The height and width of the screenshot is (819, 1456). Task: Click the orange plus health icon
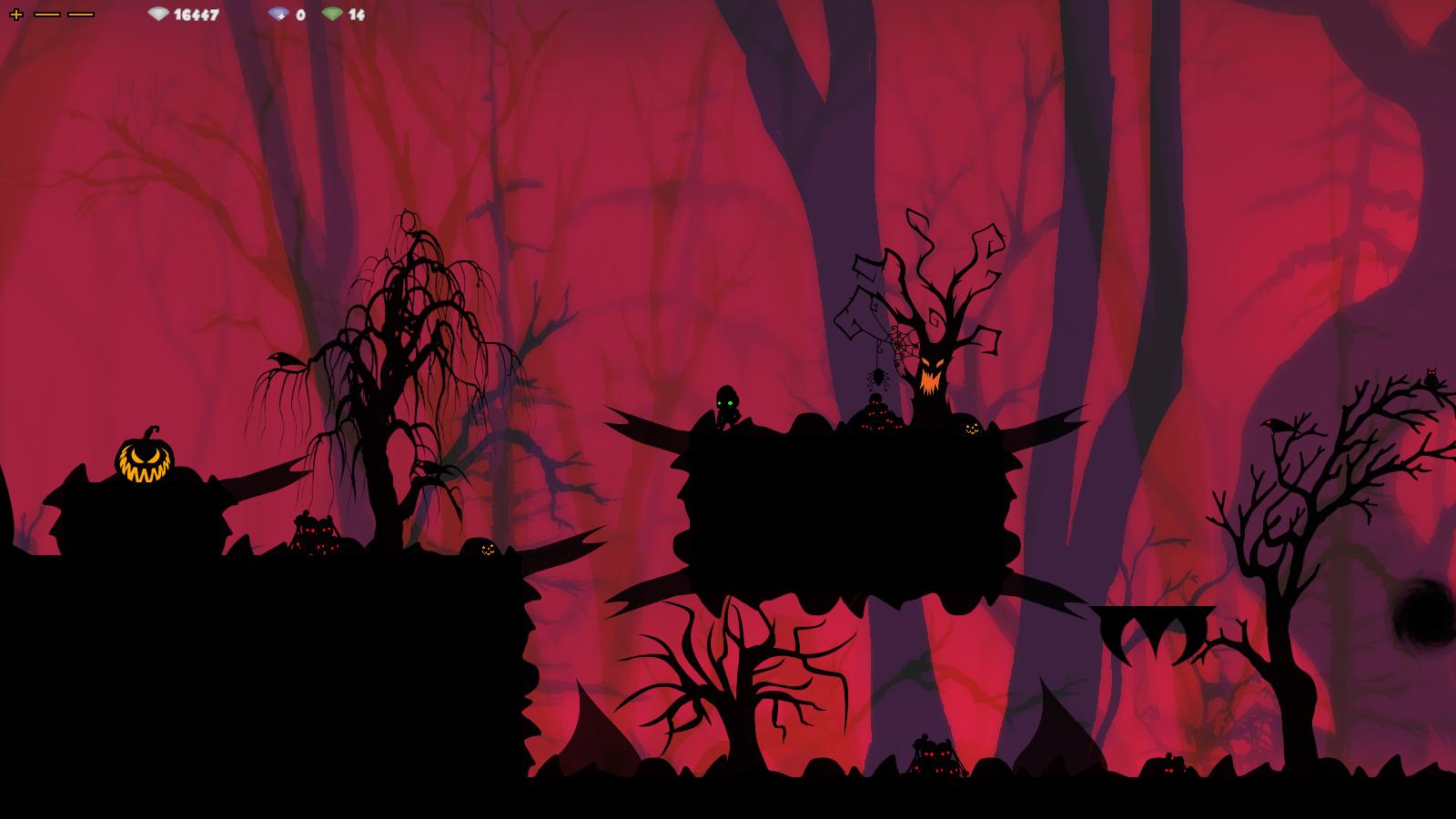[17, 14]
